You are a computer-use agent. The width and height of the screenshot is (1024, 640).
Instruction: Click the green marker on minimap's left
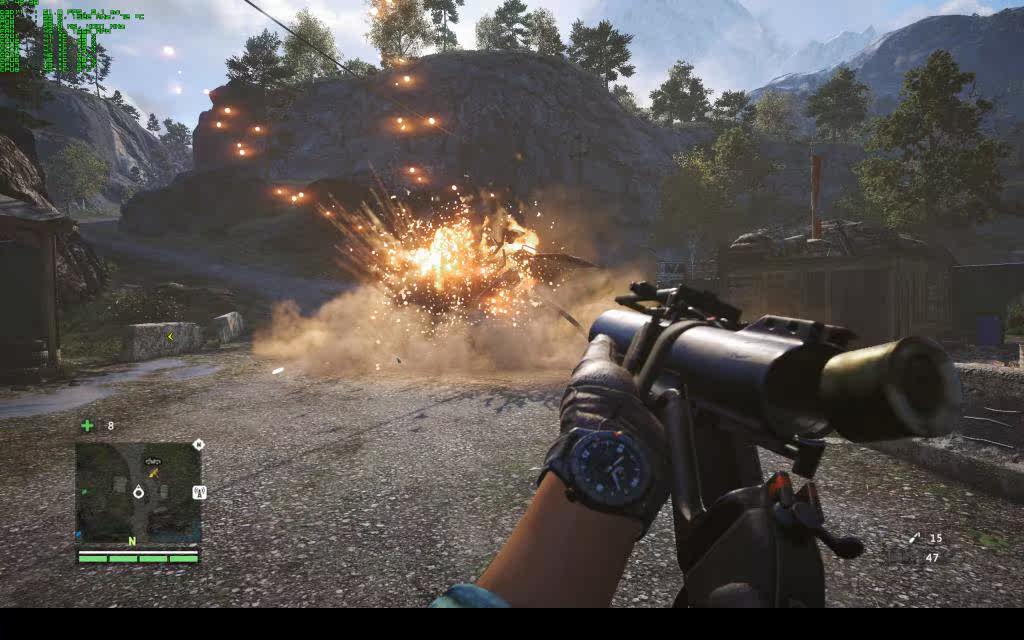click(84, 492)
